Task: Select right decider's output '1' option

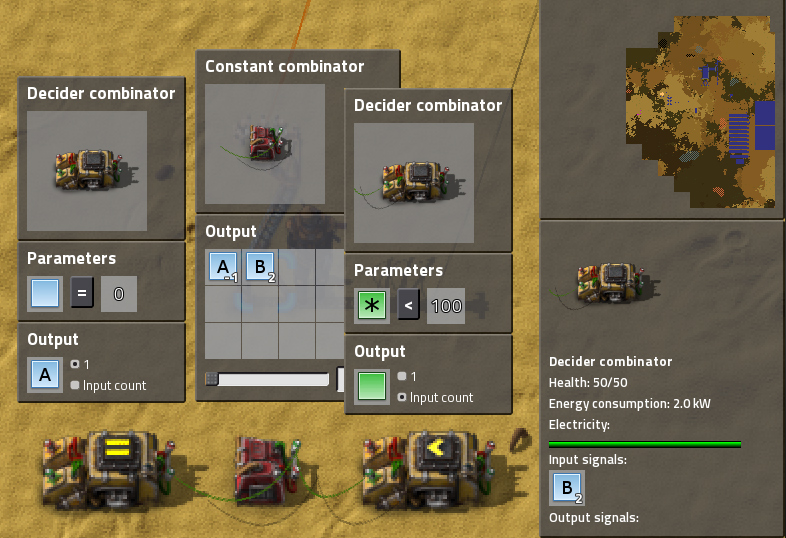Action: click(x=402, y=376)
